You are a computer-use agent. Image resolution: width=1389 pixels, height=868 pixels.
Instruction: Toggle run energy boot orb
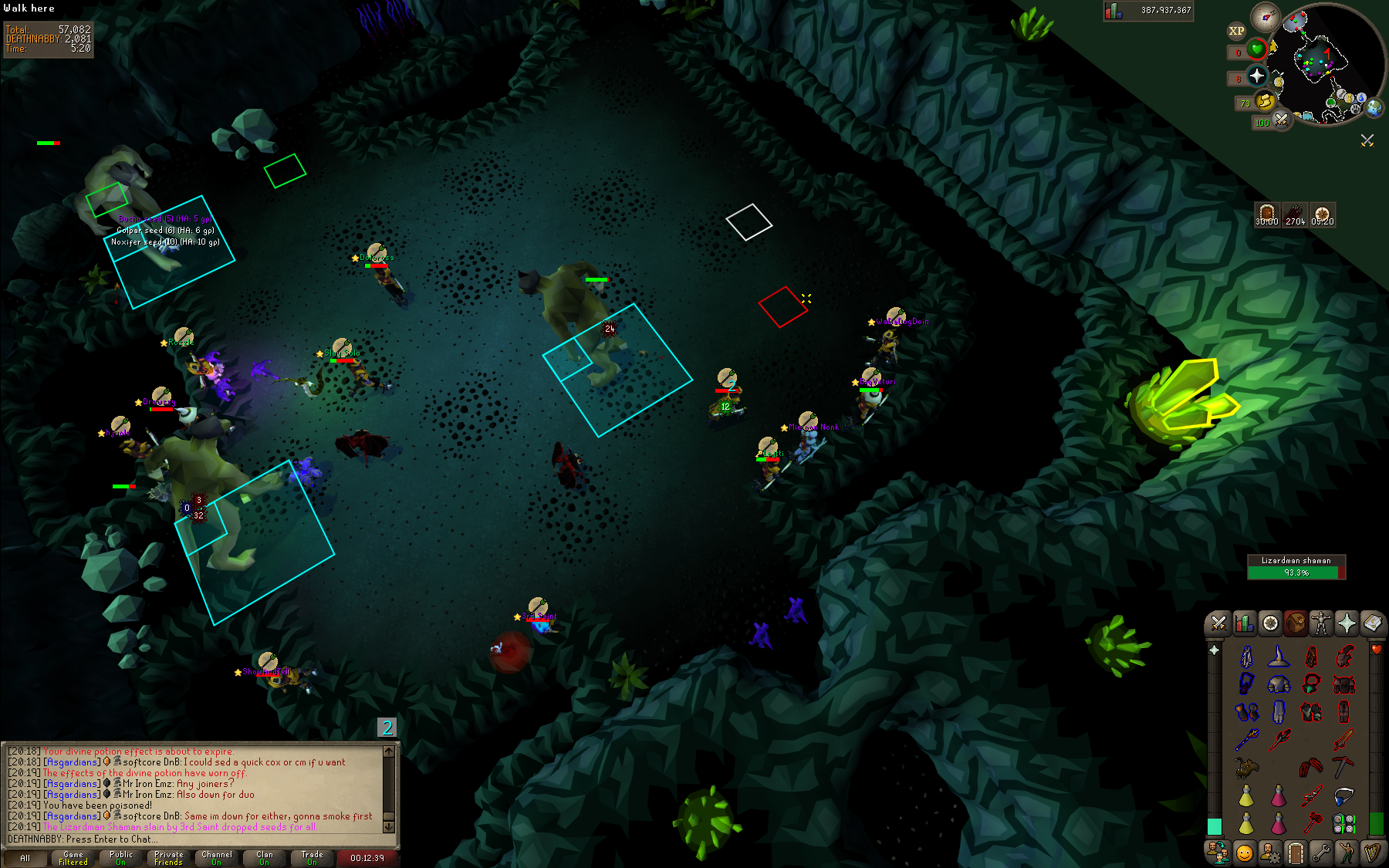click(x=1265, y=100)
